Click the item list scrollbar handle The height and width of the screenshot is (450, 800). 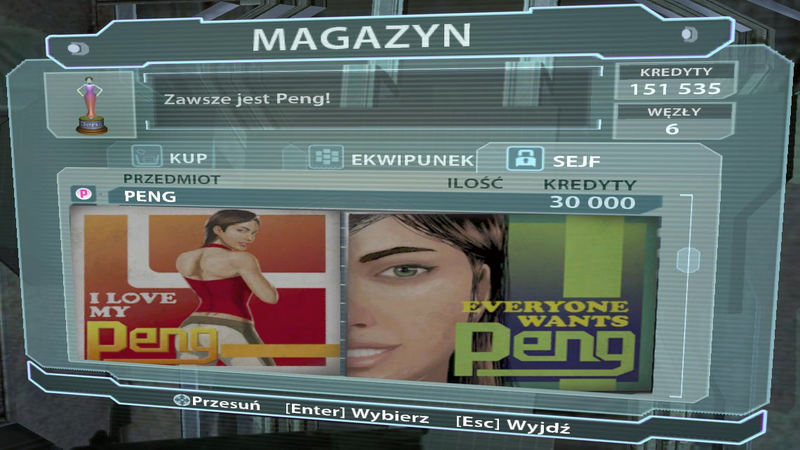[688, 260]
